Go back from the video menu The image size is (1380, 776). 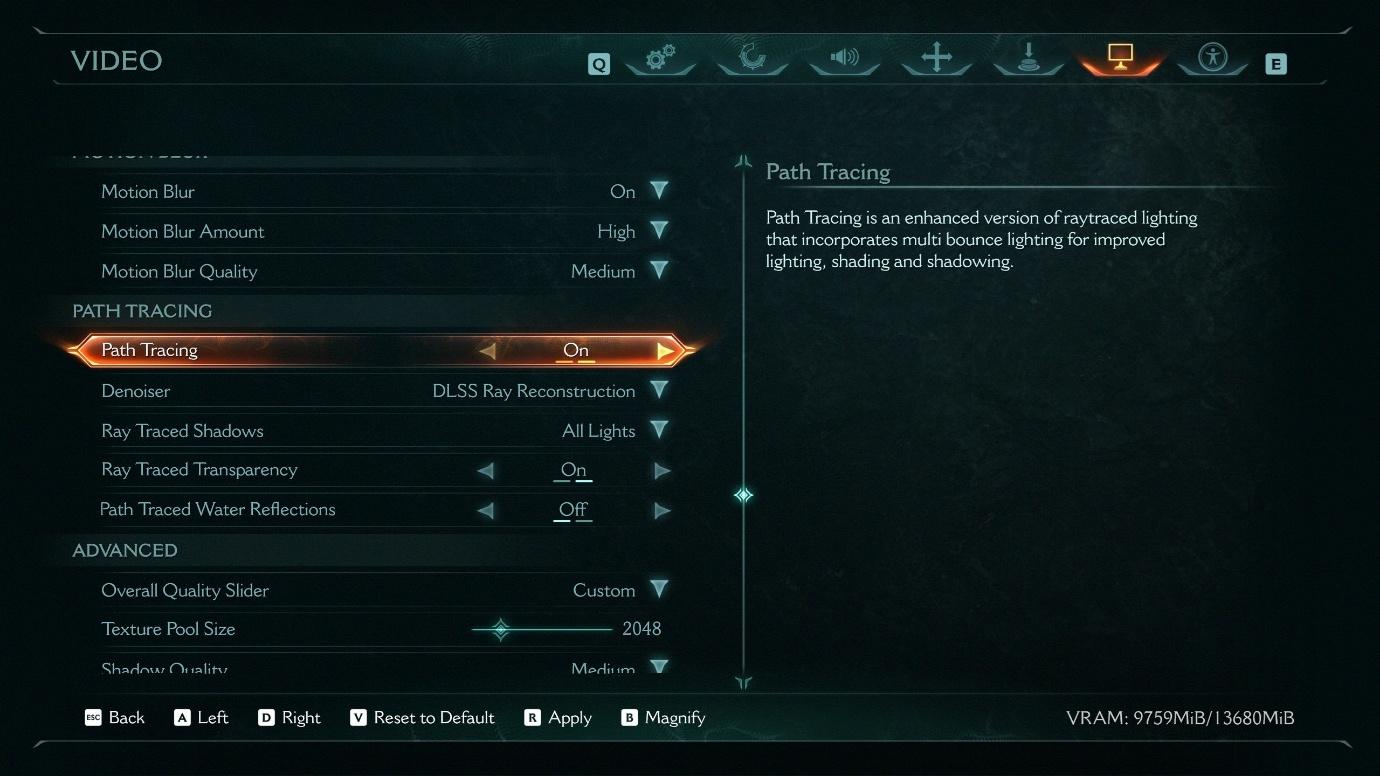[115, 718]
